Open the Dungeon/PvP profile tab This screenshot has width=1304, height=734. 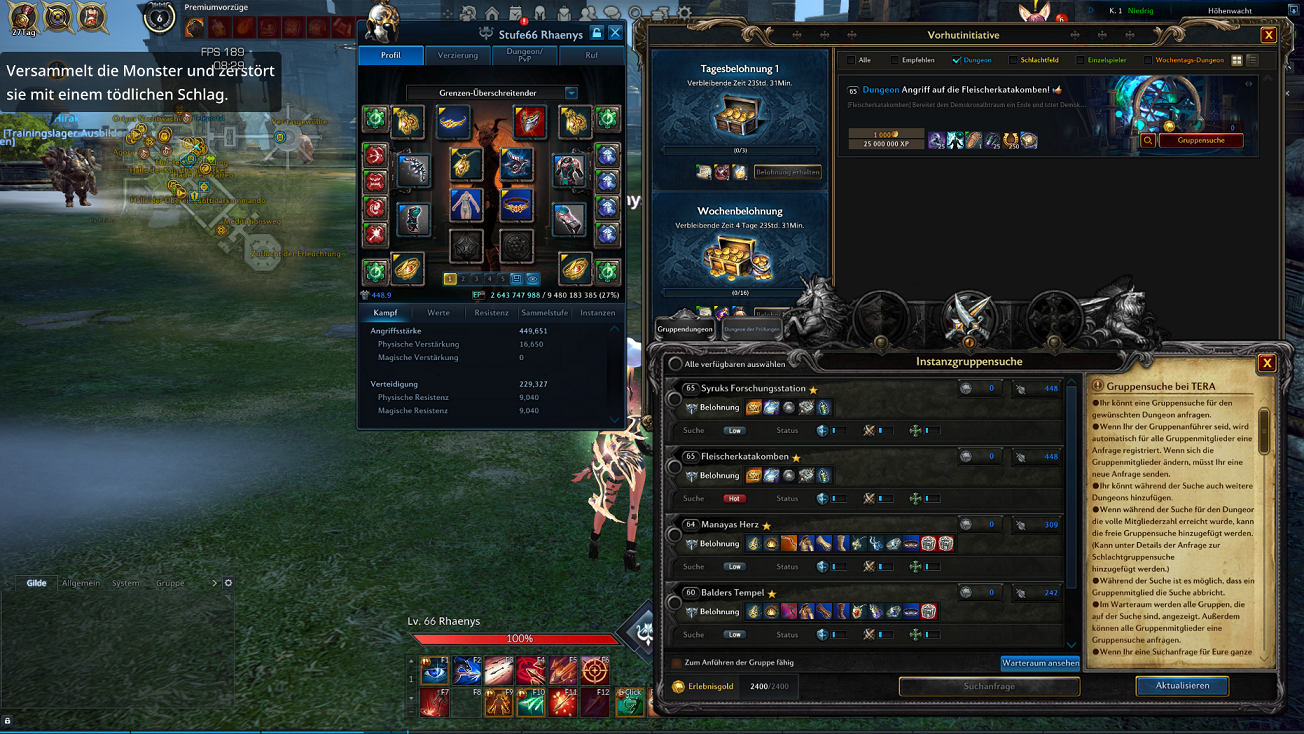[x=524, y=55]
